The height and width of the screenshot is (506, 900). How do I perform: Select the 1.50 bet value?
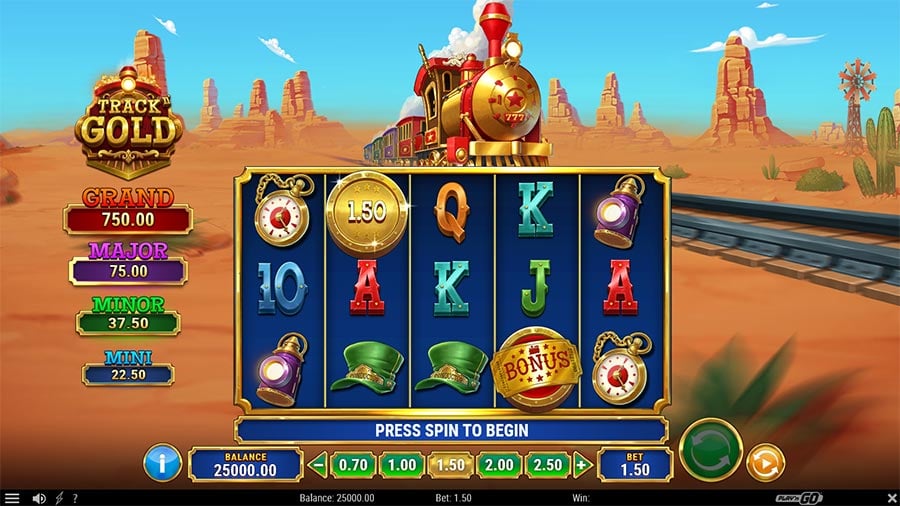click(x=449, y=464)
